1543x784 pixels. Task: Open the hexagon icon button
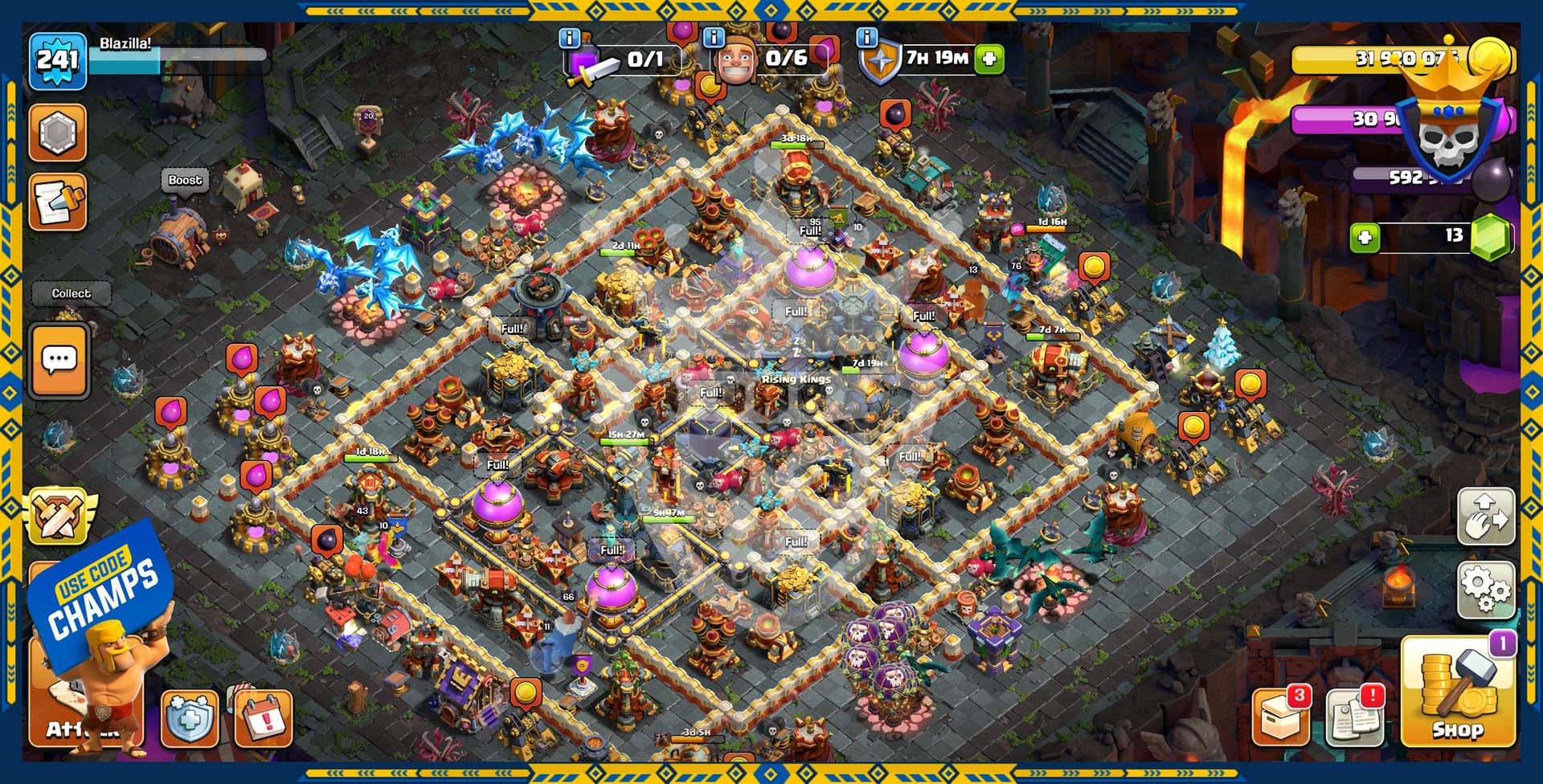point(58,133)
